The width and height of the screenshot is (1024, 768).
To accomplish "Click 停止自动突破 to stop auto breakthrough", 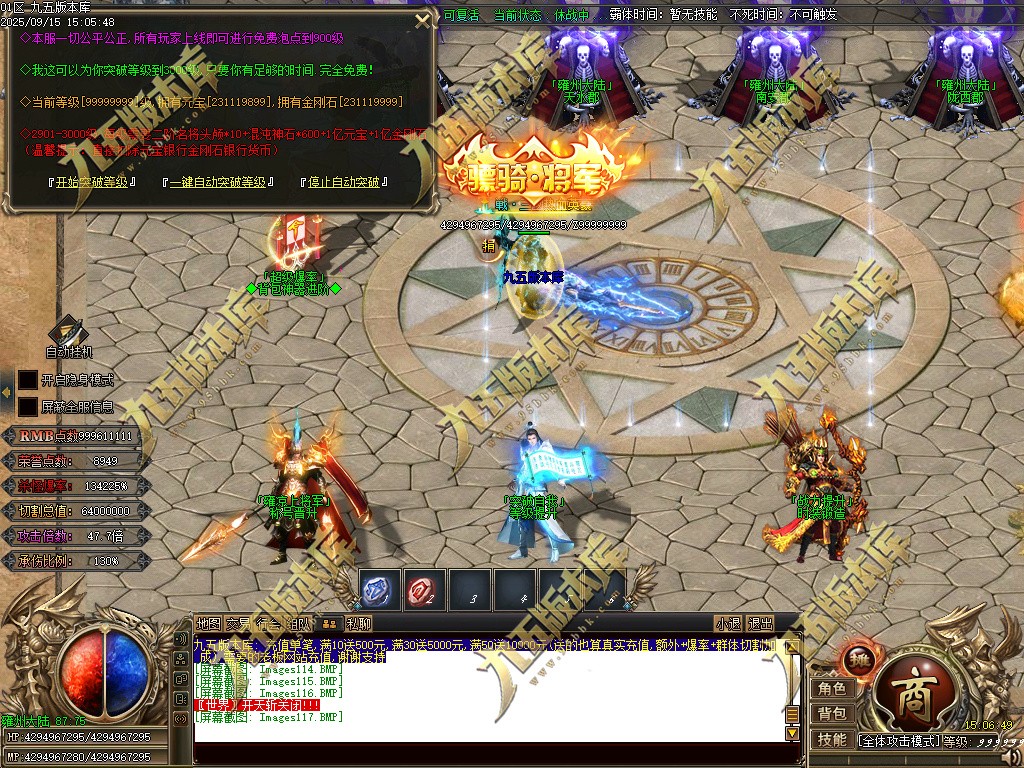I will click(342, 183).
